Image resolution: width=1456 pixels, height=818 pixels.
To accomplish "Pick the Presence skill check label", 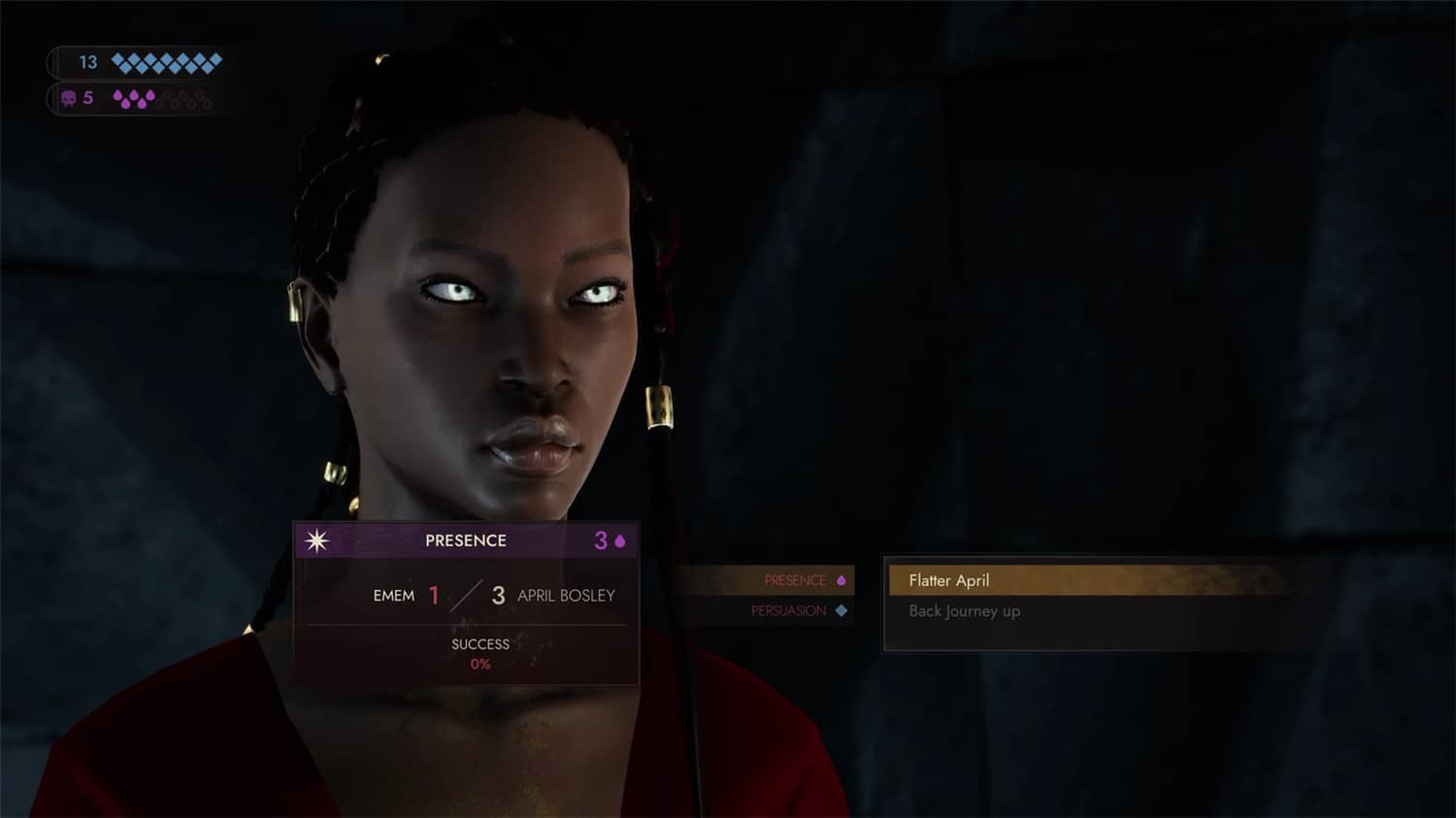I will 795,580.
